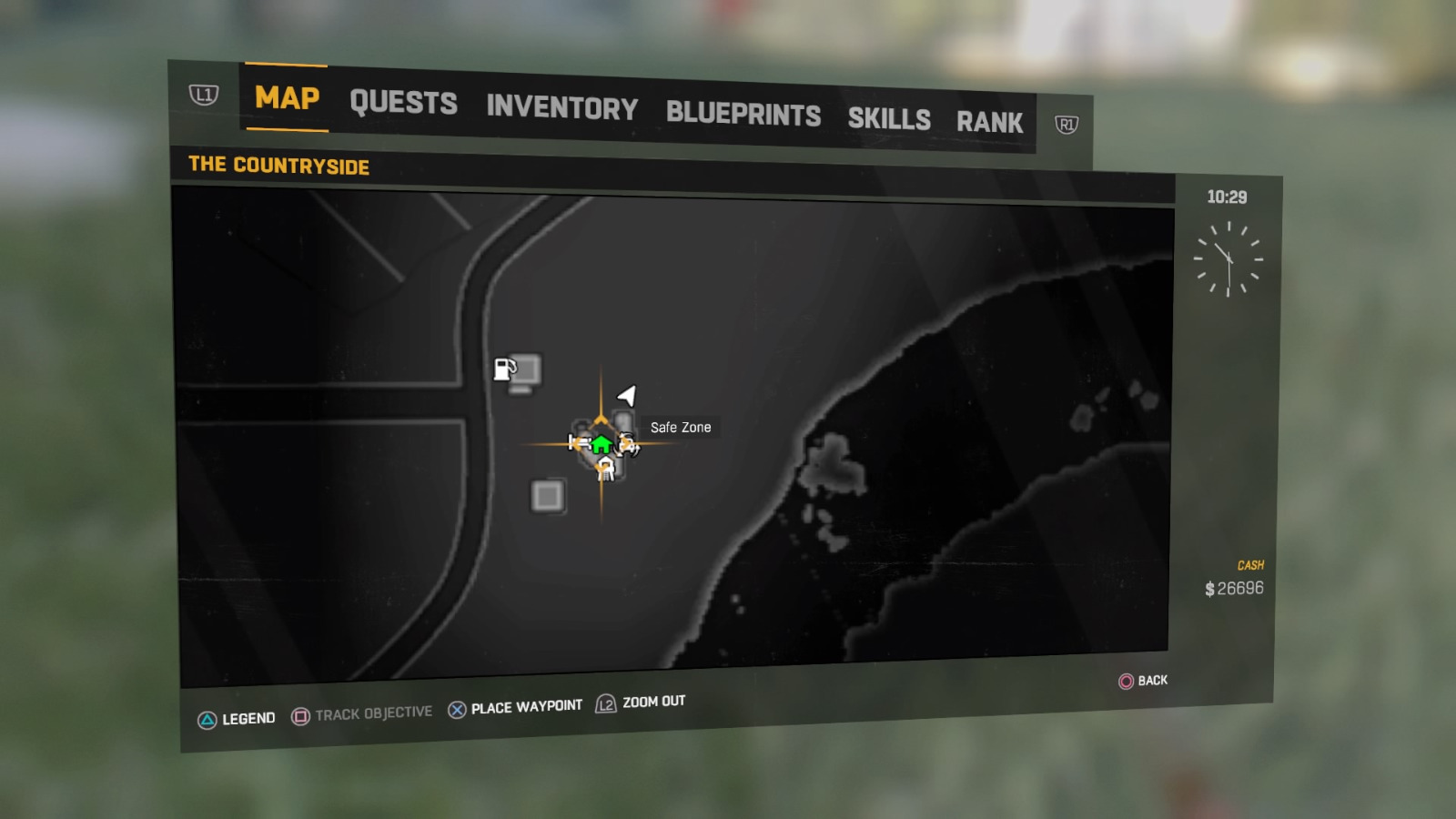Click the green Safe Zone house icon
The image size is (1456, 819).
pyautogui.click(x=601, y=444)
